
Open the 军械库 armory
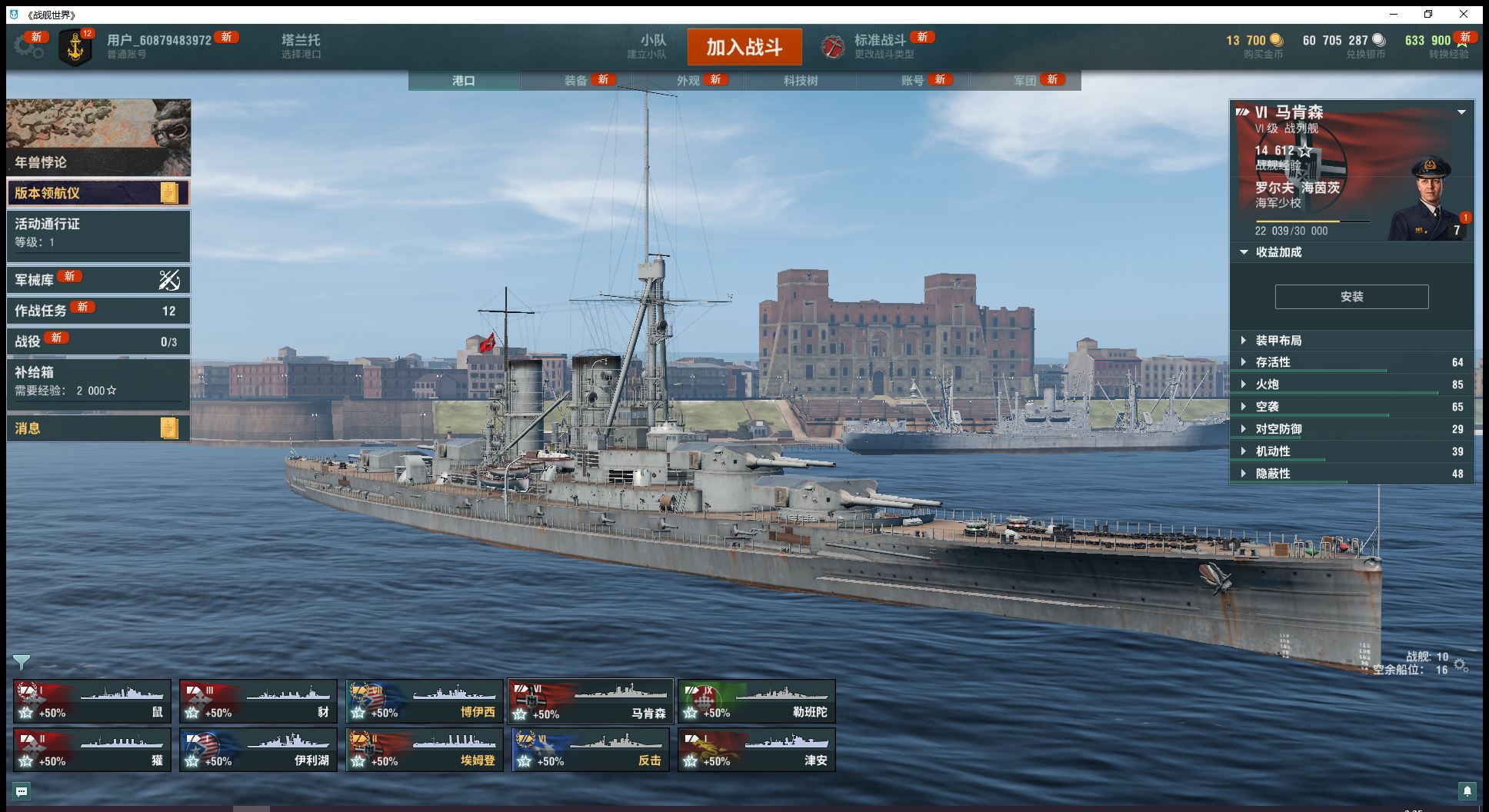point(98,280)
